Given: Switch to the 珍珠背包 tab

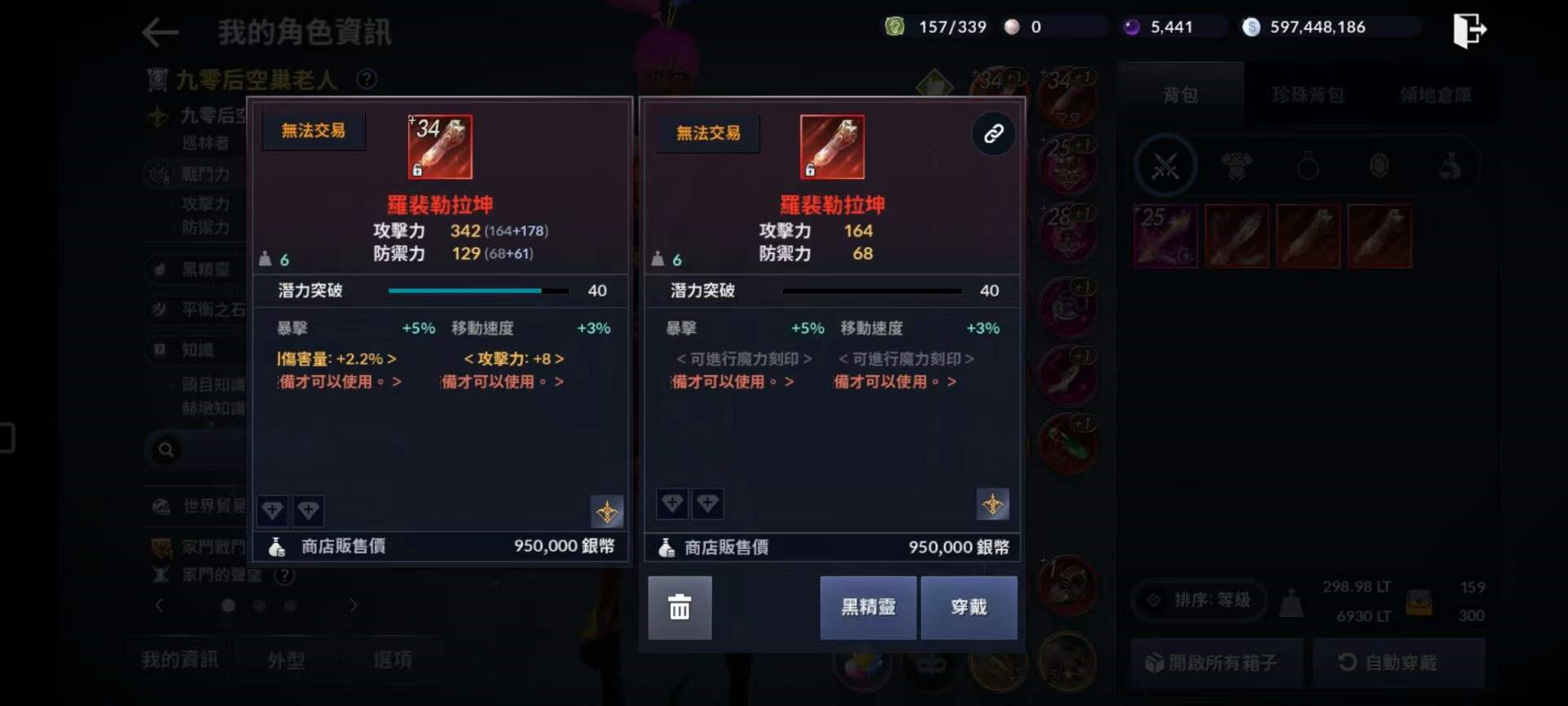Looking at the screenshot, I should (1307, 93).
